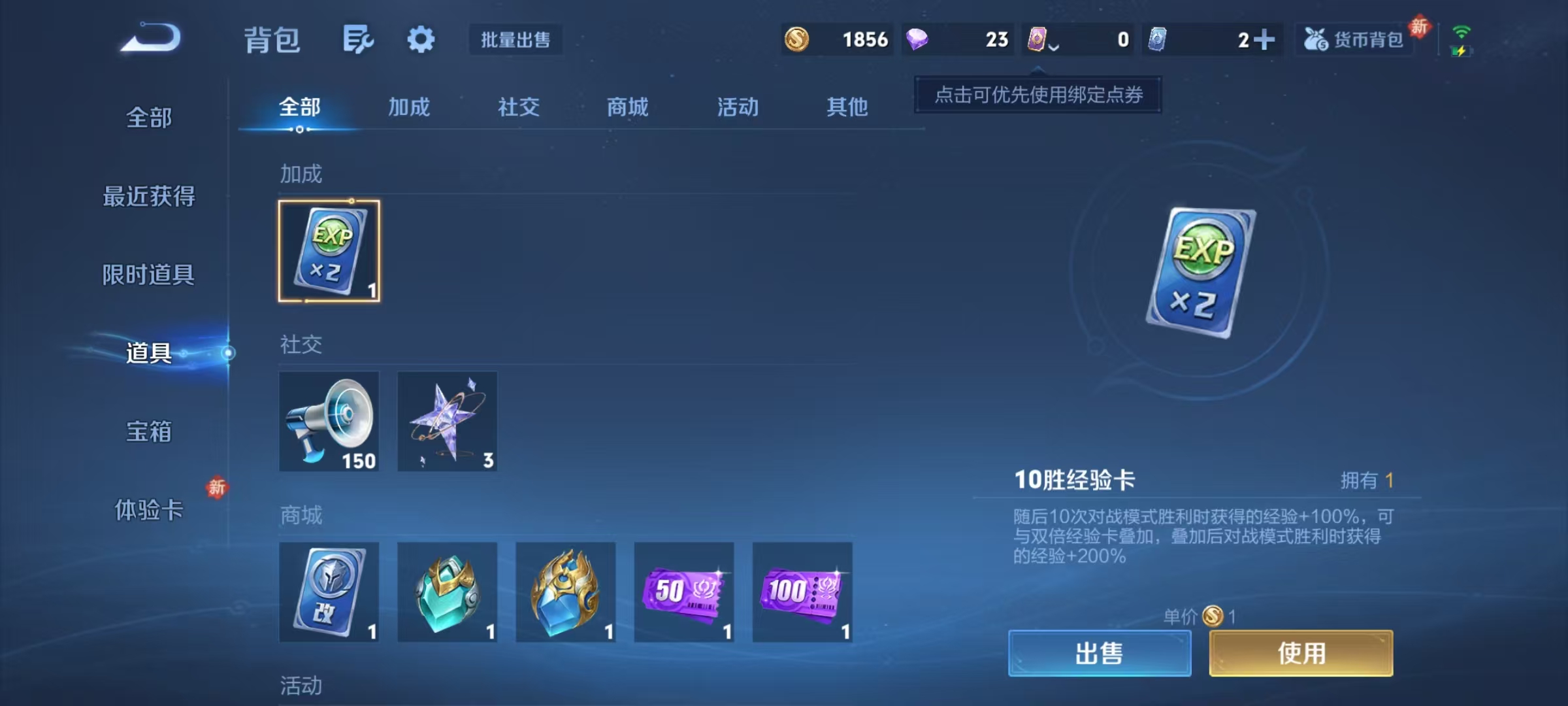The width and height of the screenshot is (1568, 706).
Task: Click the back arrow emblem at top left
Action: [149, 38]
